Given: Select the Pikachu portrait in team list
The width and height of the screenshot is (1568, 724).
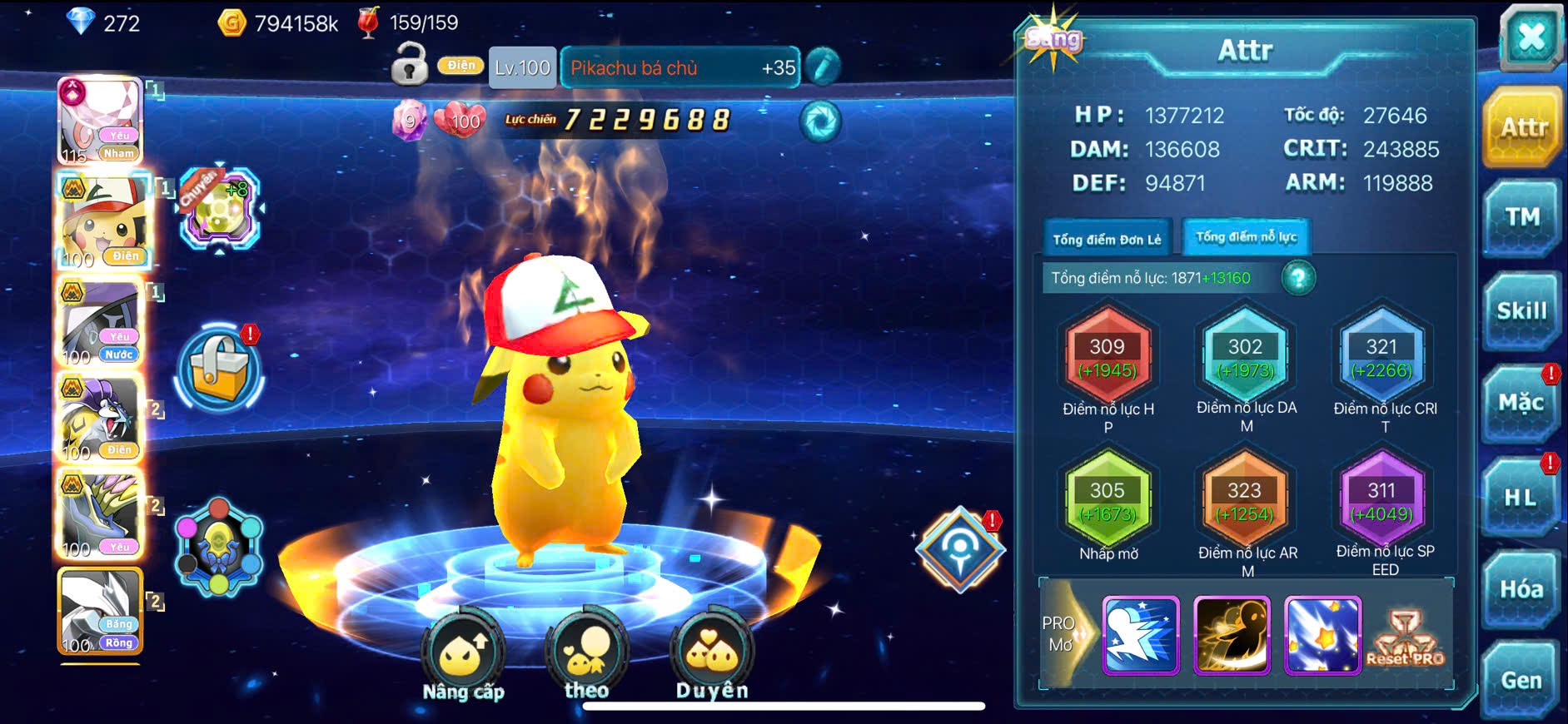Looking at the screenshot, I should click(x=103, y=221).
